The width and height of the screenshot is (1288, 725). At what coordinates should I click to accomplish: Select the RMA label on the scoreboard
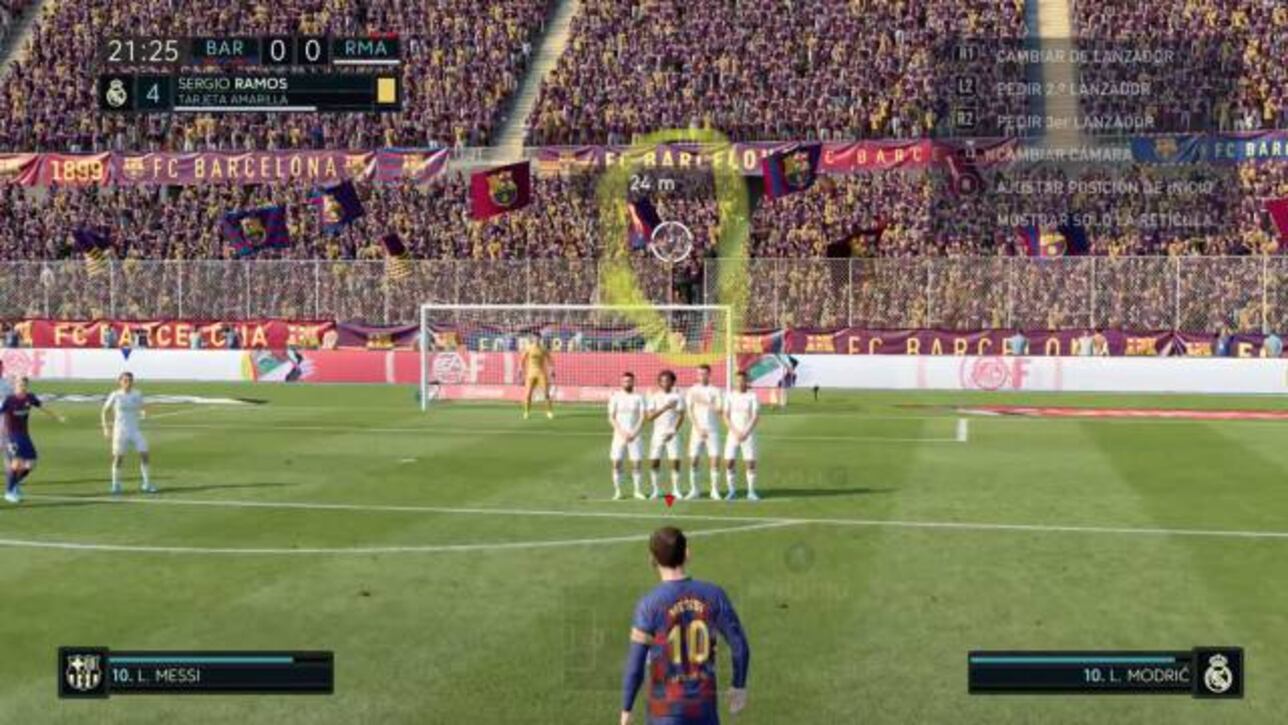[x=365, y=46]
